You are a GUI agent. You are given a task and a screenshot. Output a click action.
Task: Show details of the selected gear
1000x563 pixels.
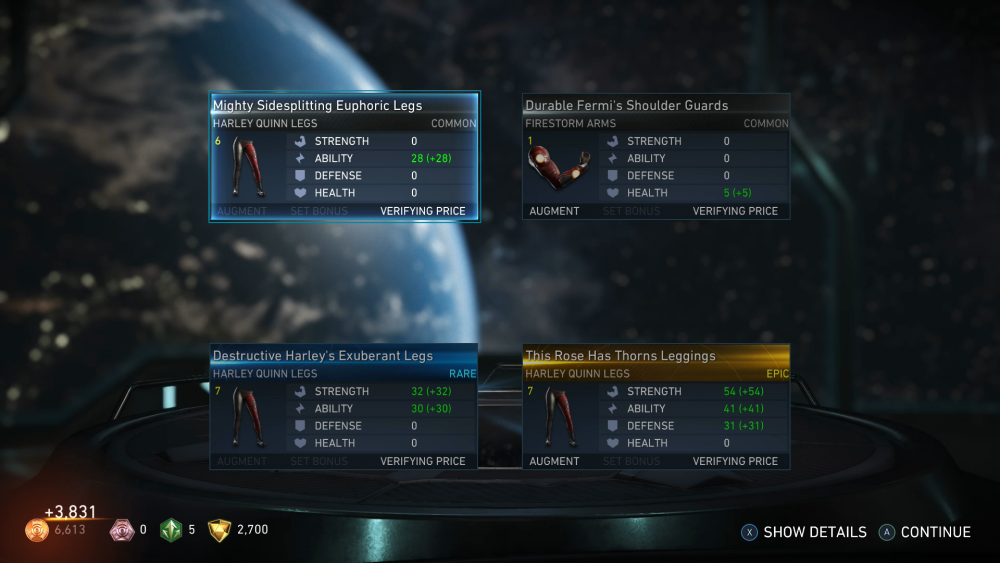(x=805, y=532)
